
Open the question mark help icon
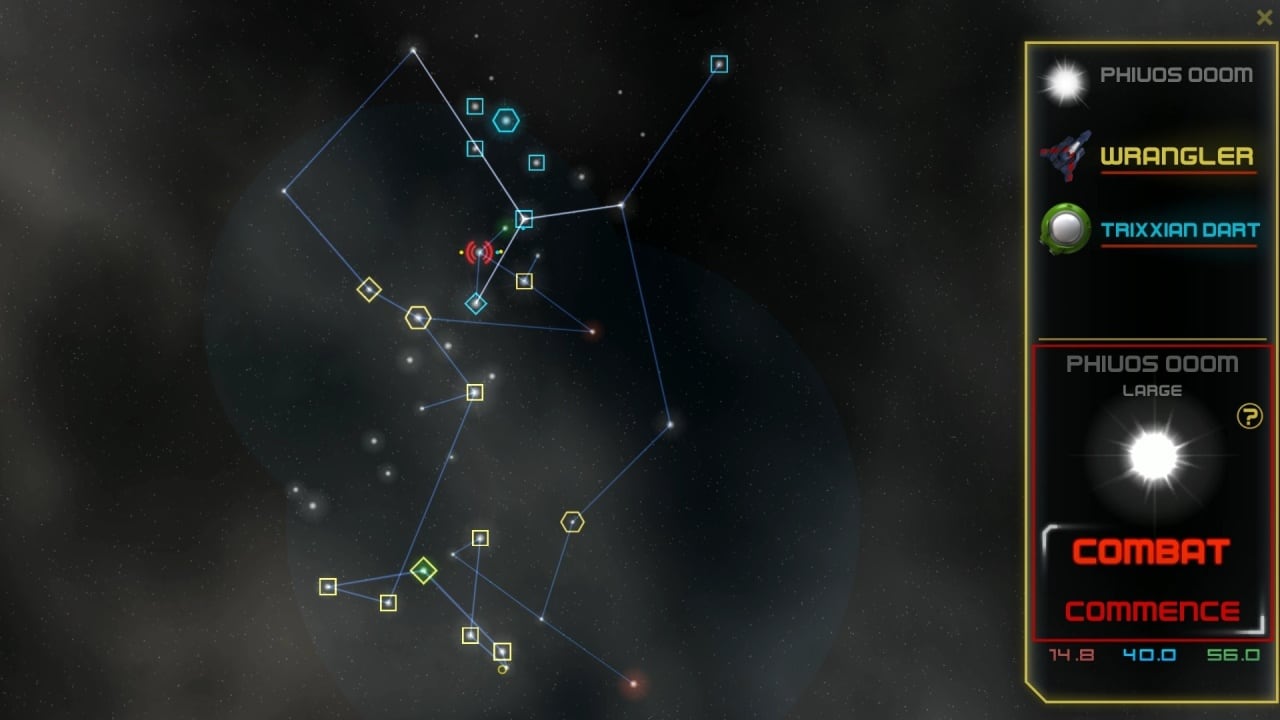tap(1249, 416)
